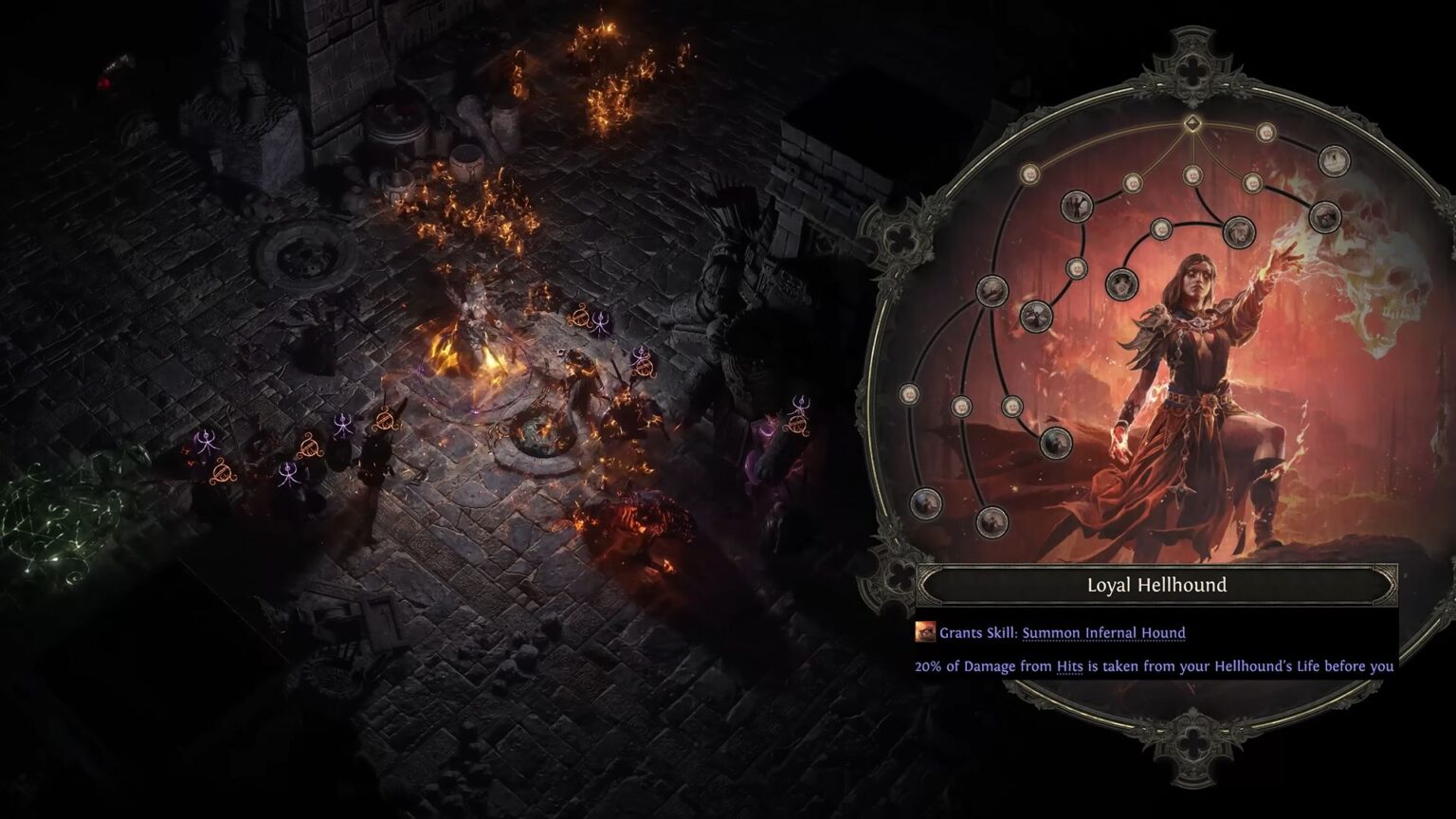
Task: Select the topmost small skill node under the diamond
Action: click(1192, 176)
